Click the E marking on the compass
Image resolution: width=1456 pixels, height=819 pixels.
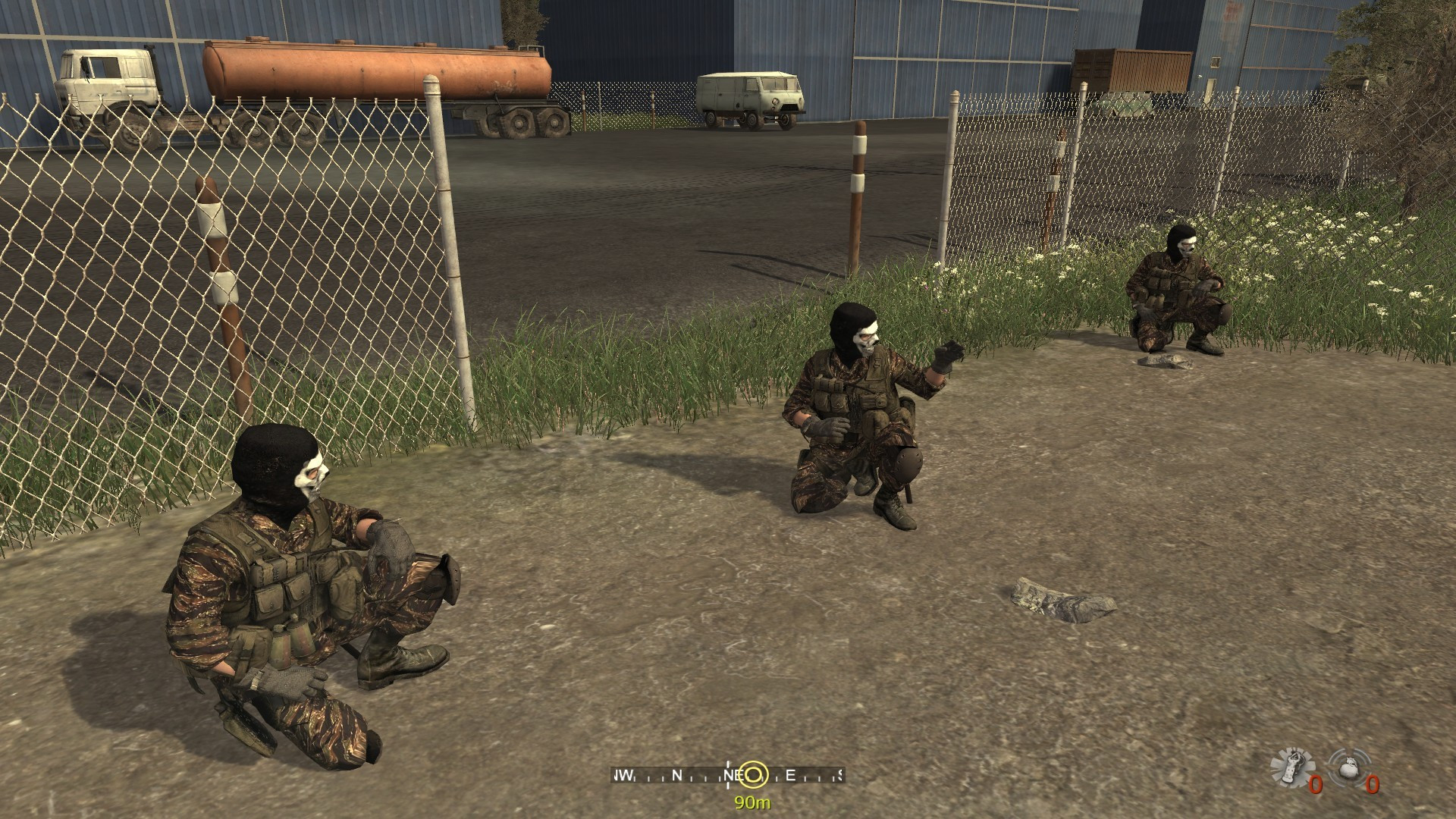tap(790, 774)
